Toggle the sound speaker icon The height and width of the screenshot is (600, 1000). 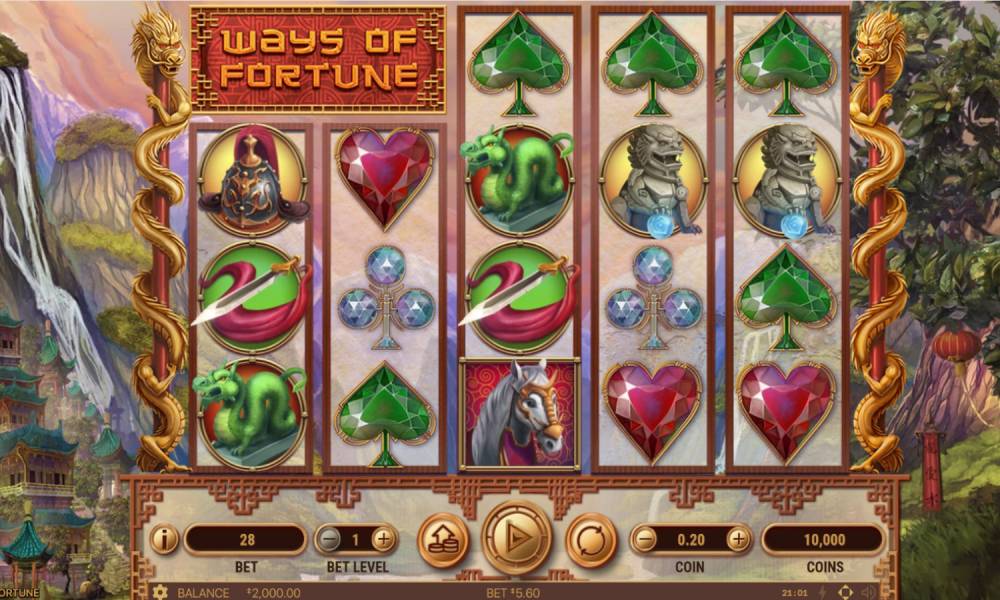[x=869, y=592]
